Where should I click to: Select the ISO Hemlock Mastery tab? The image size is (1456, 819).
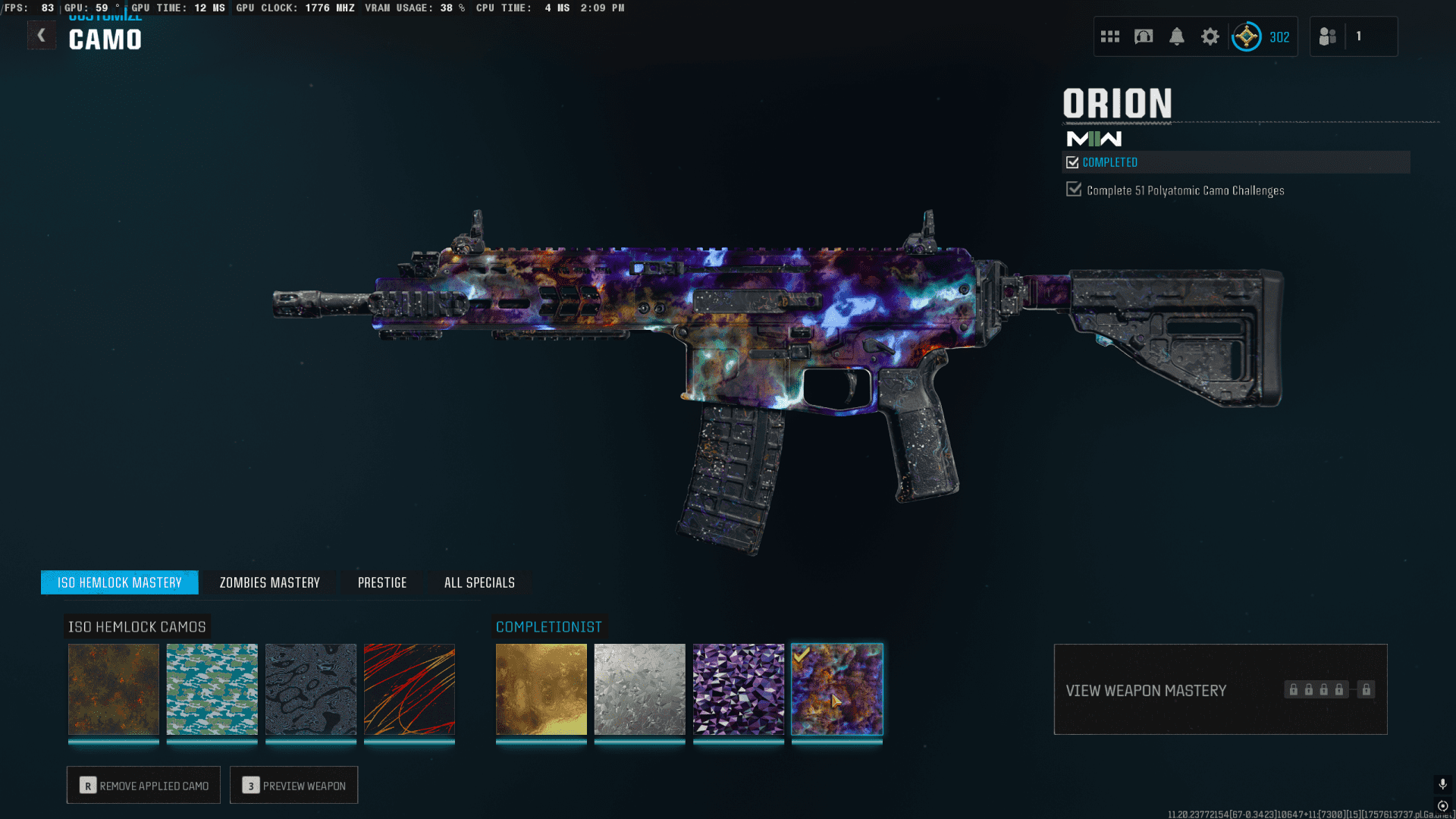[x=120, y=582]
